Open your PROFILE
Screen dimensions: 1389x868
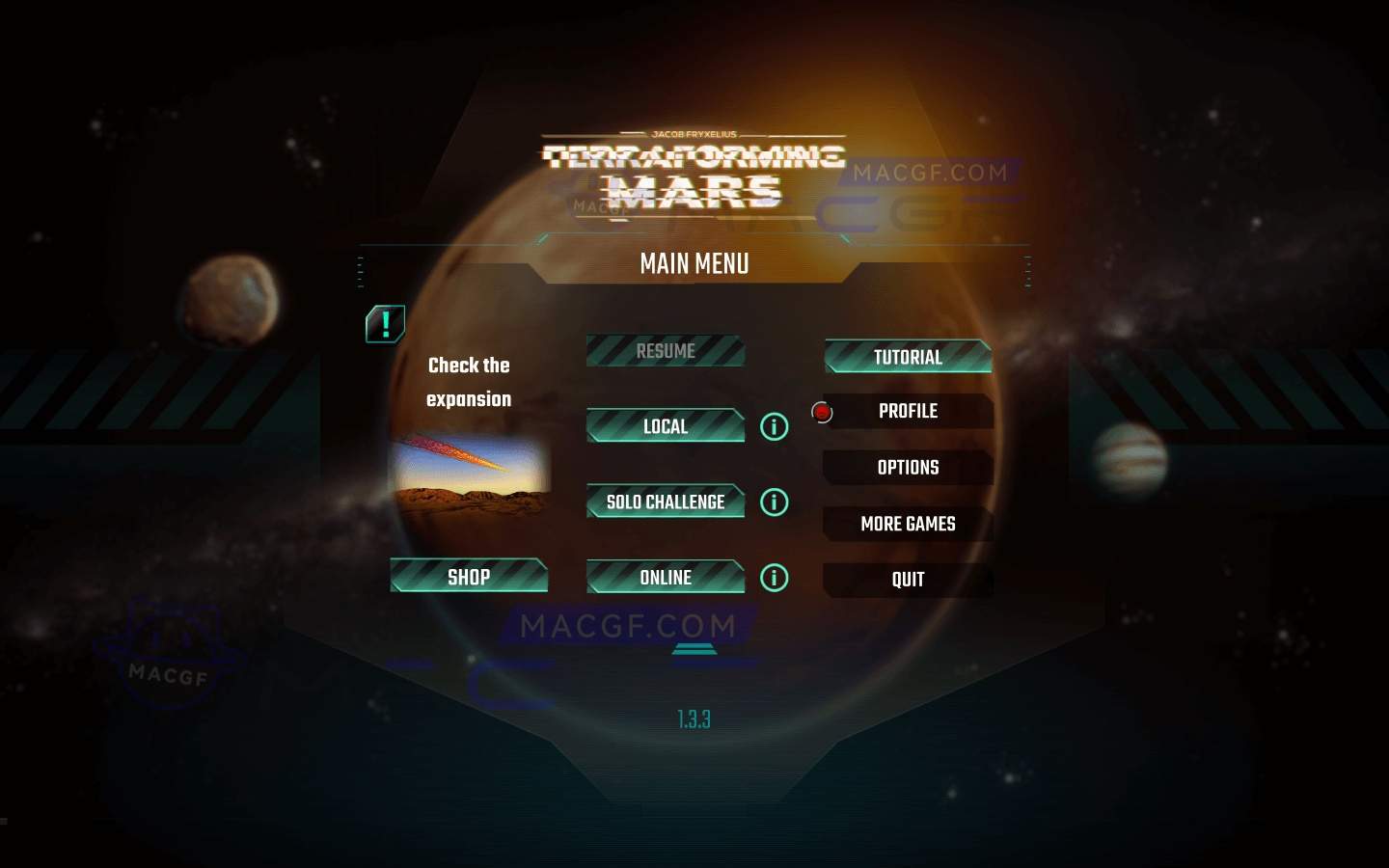pyautogui.click(x=908, y=411)
